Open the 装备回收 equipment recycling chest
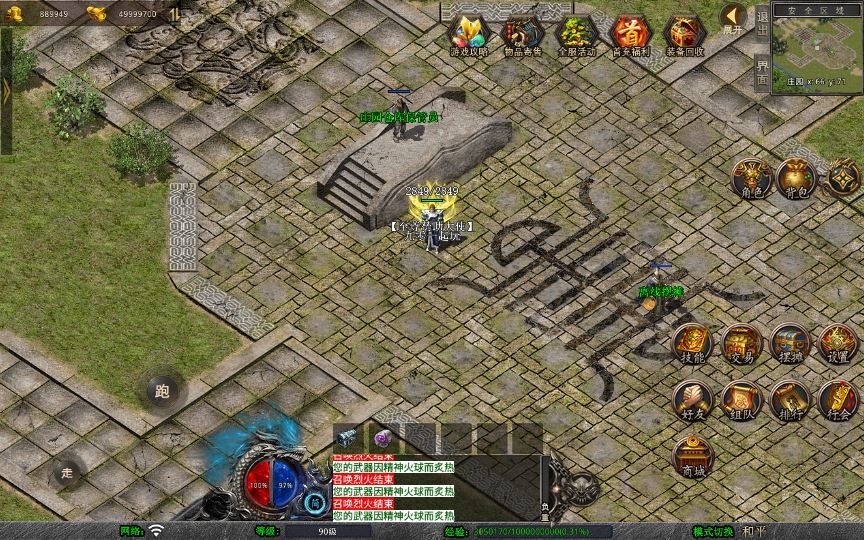This screenshot has width=864, height=540. [684, 34]
